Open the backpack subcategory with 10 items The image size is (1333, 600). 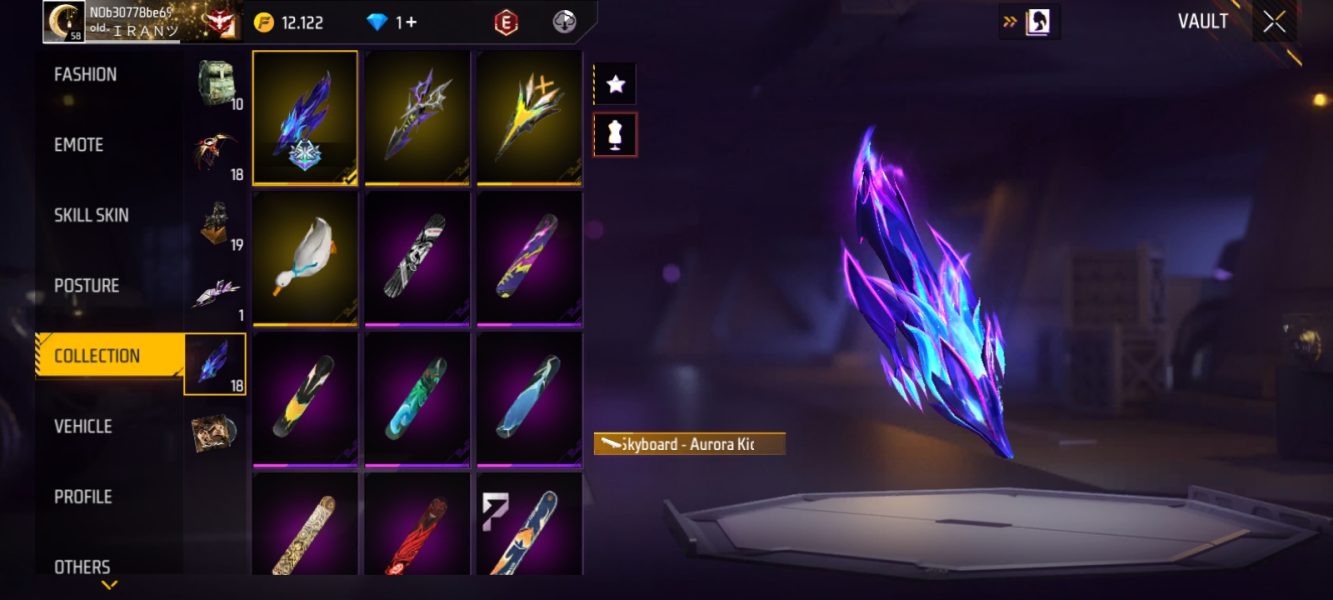pos(215,86)
